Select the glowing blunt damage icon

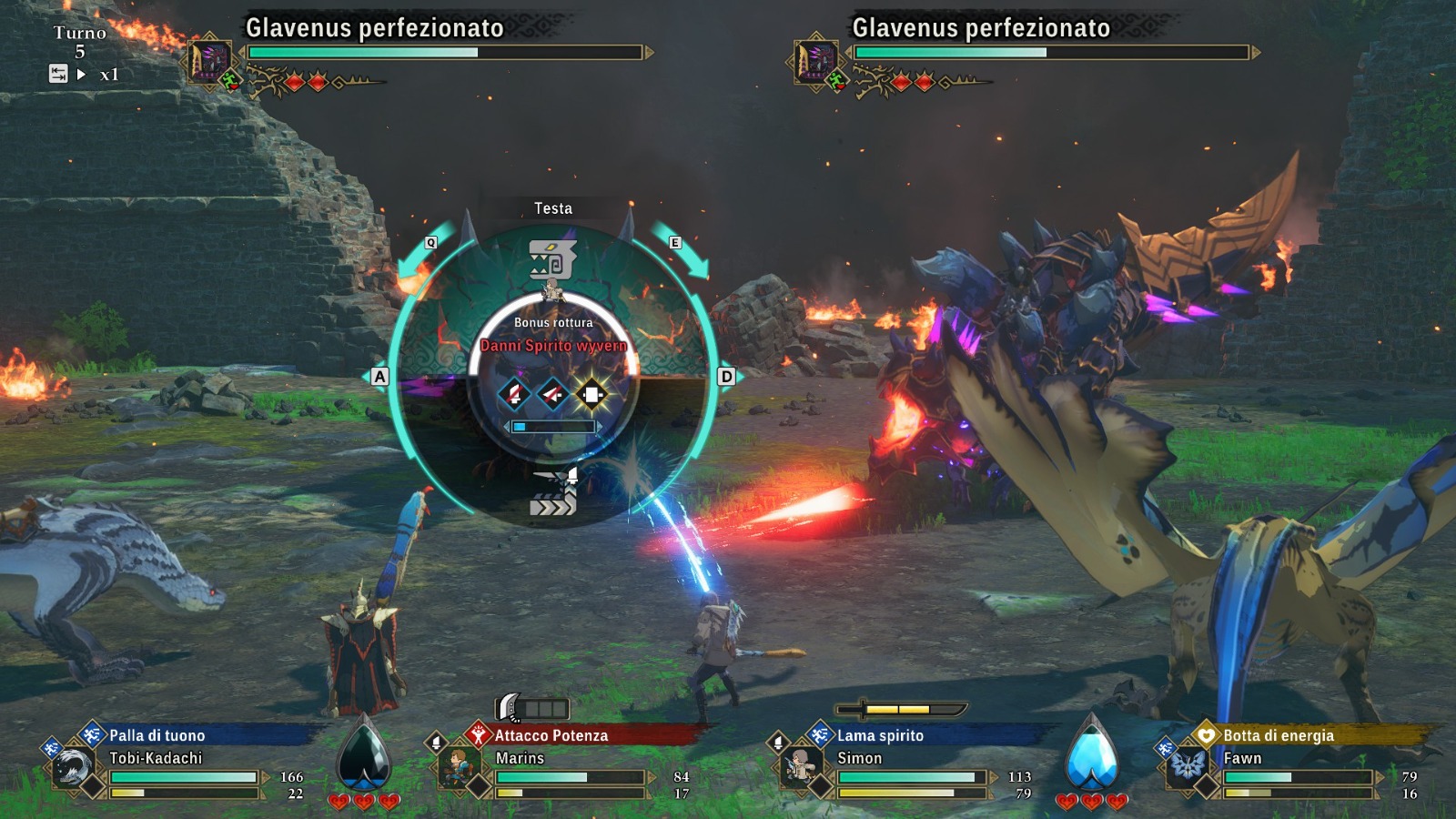coord(592,393)
